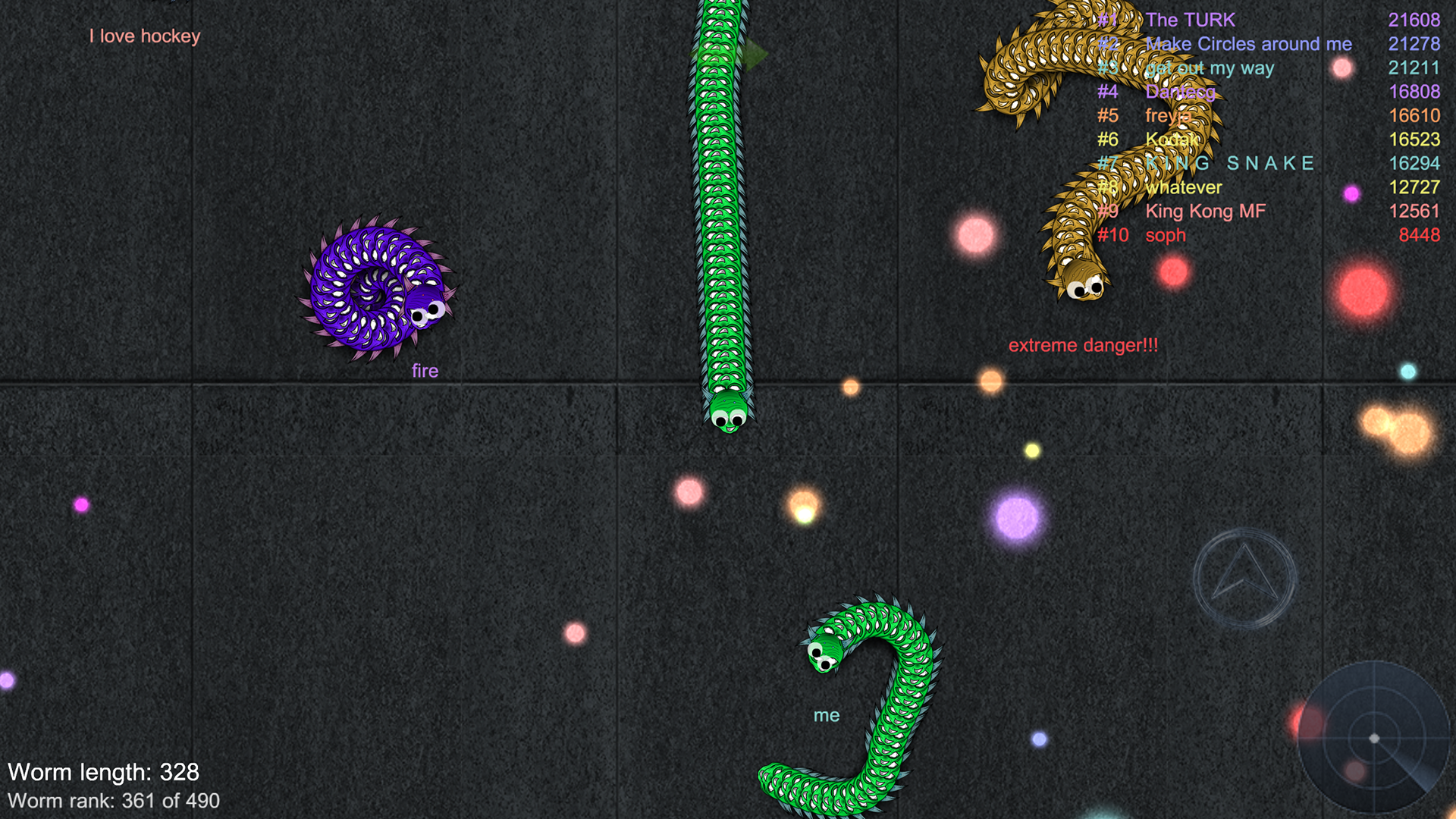Click the I love hockey message

tap(145, 36)
